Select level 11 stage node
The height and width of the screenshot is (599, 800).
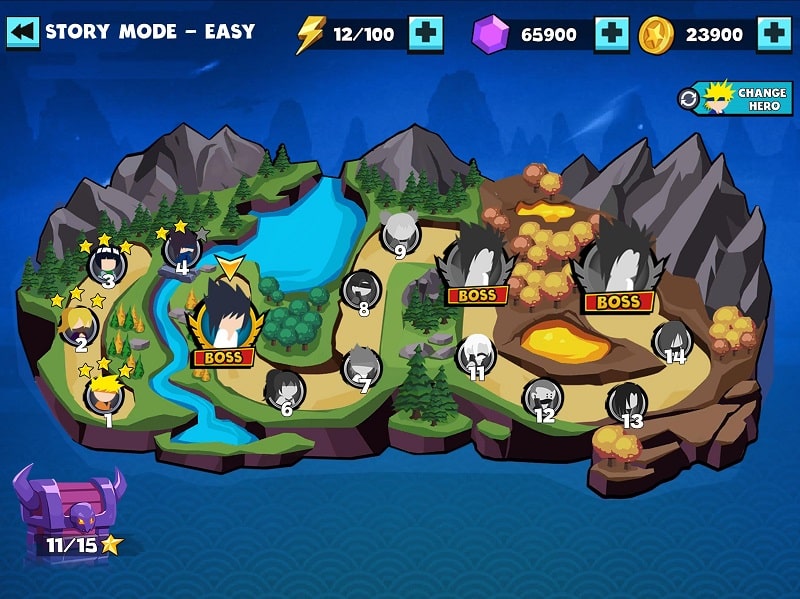[x=476, y=353]
